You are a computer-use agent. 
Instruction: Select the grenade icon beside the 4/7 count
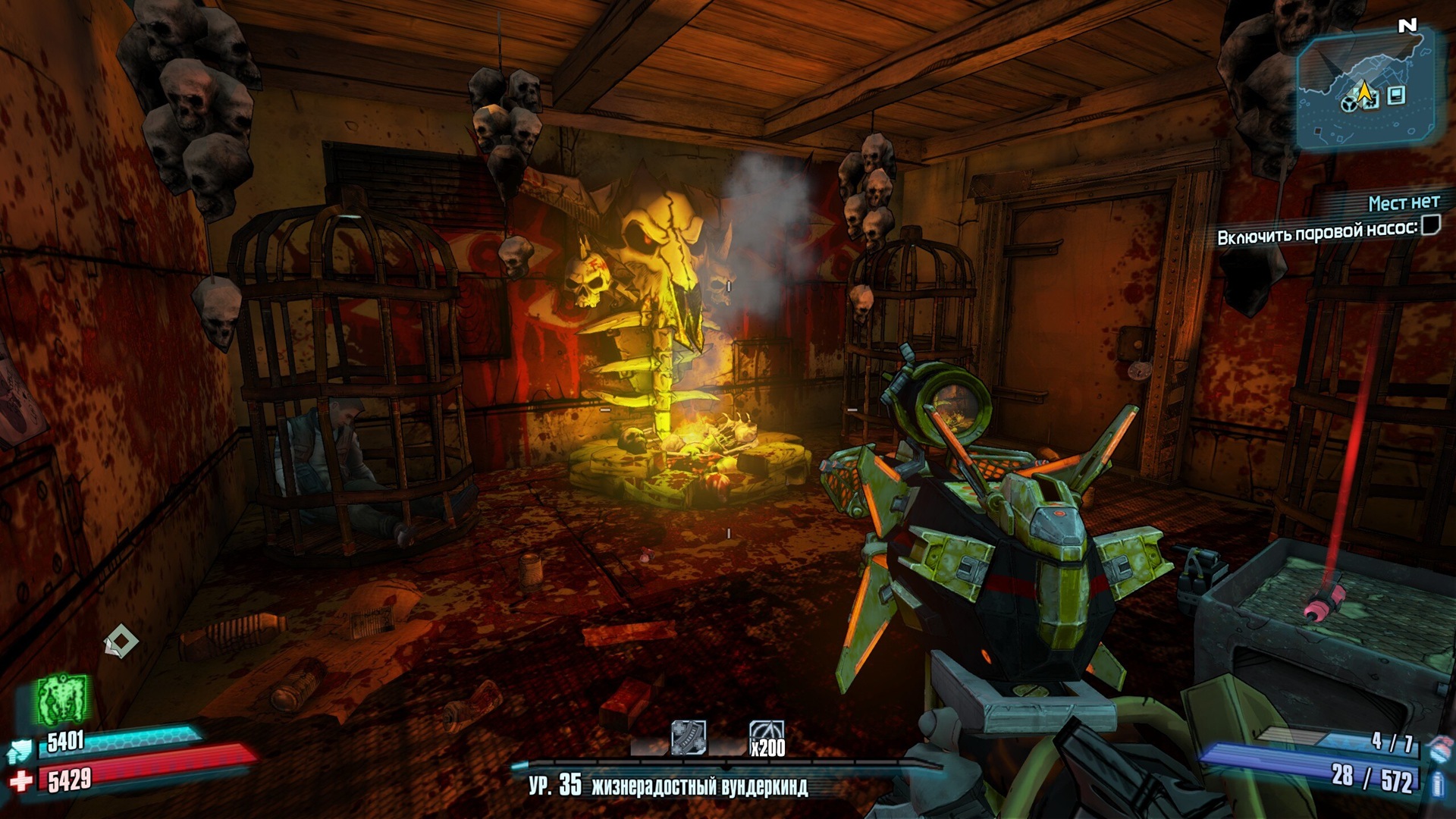click(1436, 746)
